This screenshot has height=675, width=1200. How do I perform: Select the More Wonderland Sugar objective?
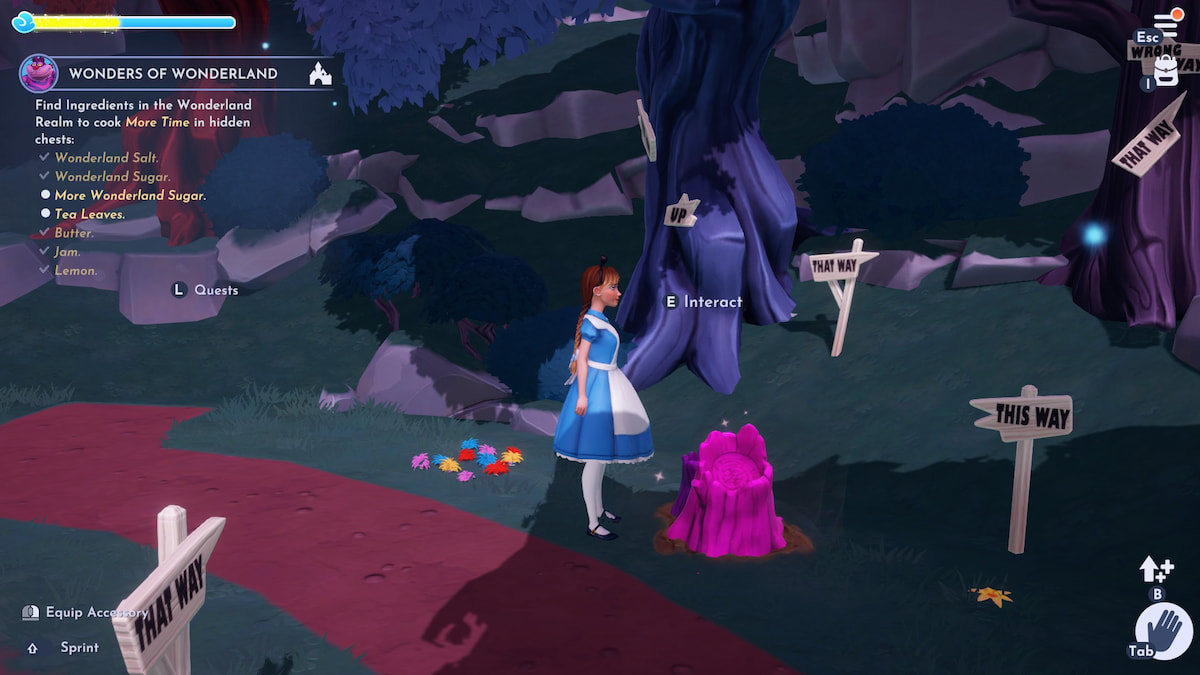(x=130, y=195)
